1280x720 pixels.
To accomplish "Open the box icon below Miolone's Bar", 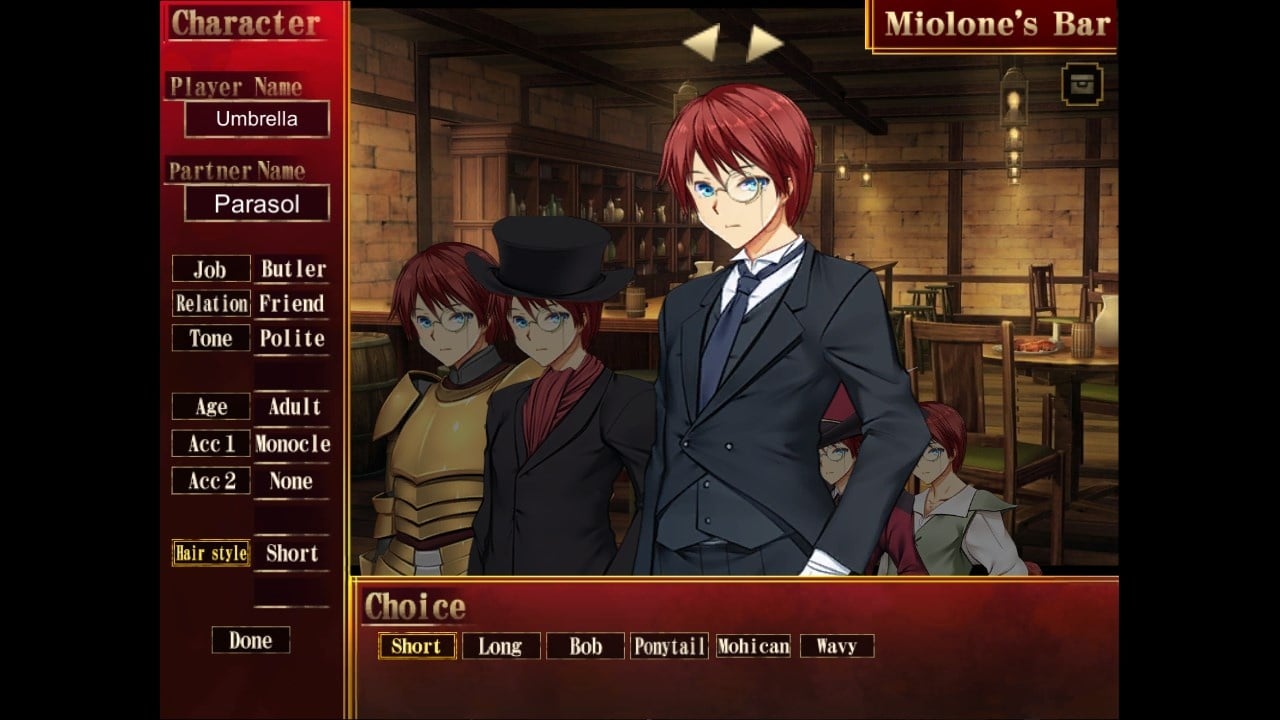I will click(x=1082, y=85).
